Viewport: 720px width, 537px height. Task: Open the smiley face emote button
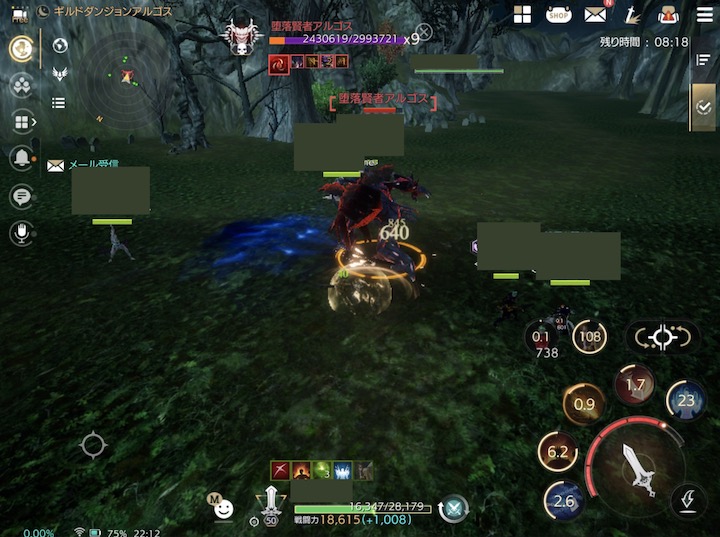pos(224,509)
